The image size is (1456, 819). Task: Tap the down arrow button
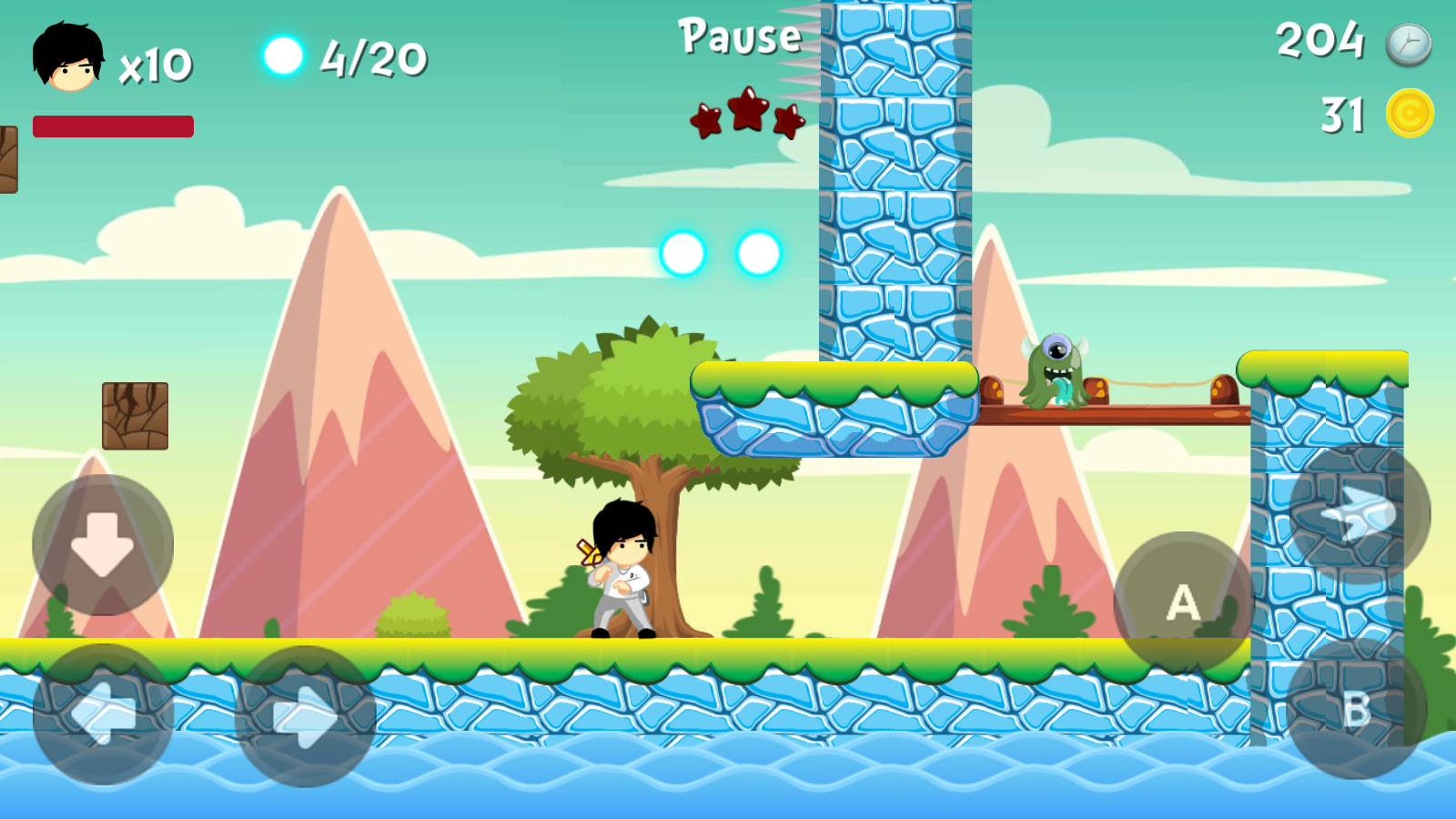tap(103, 544)
